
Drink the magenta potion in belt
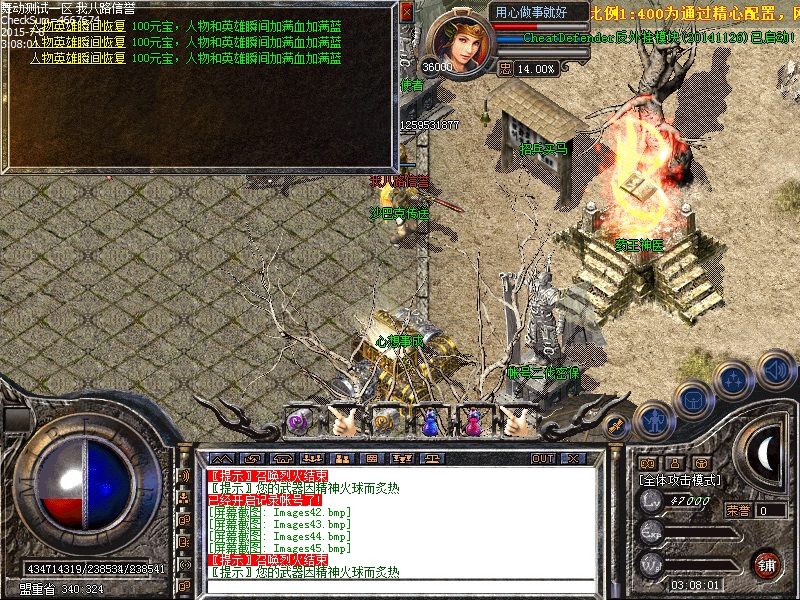coord(473,422)
